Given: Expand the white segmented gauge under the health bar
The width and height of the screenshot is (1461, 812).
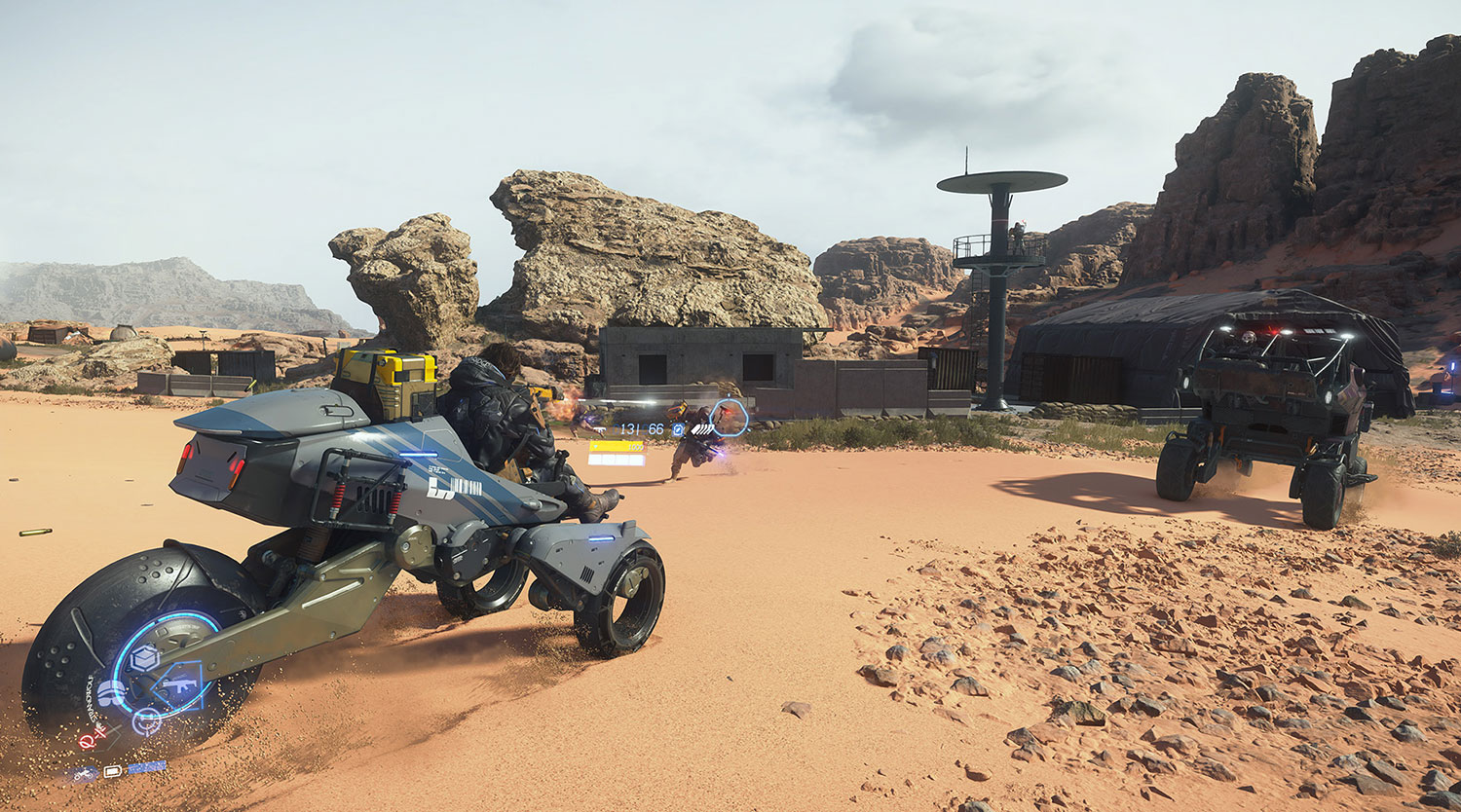Looking at the screenshot, I should (x=617, y=460).
